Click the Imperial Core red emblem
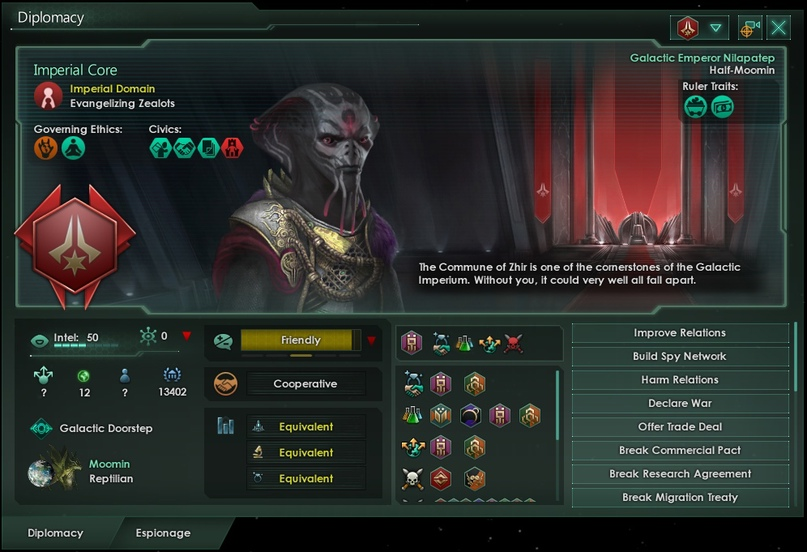This screenshot has height=552, width=807. 75,245
